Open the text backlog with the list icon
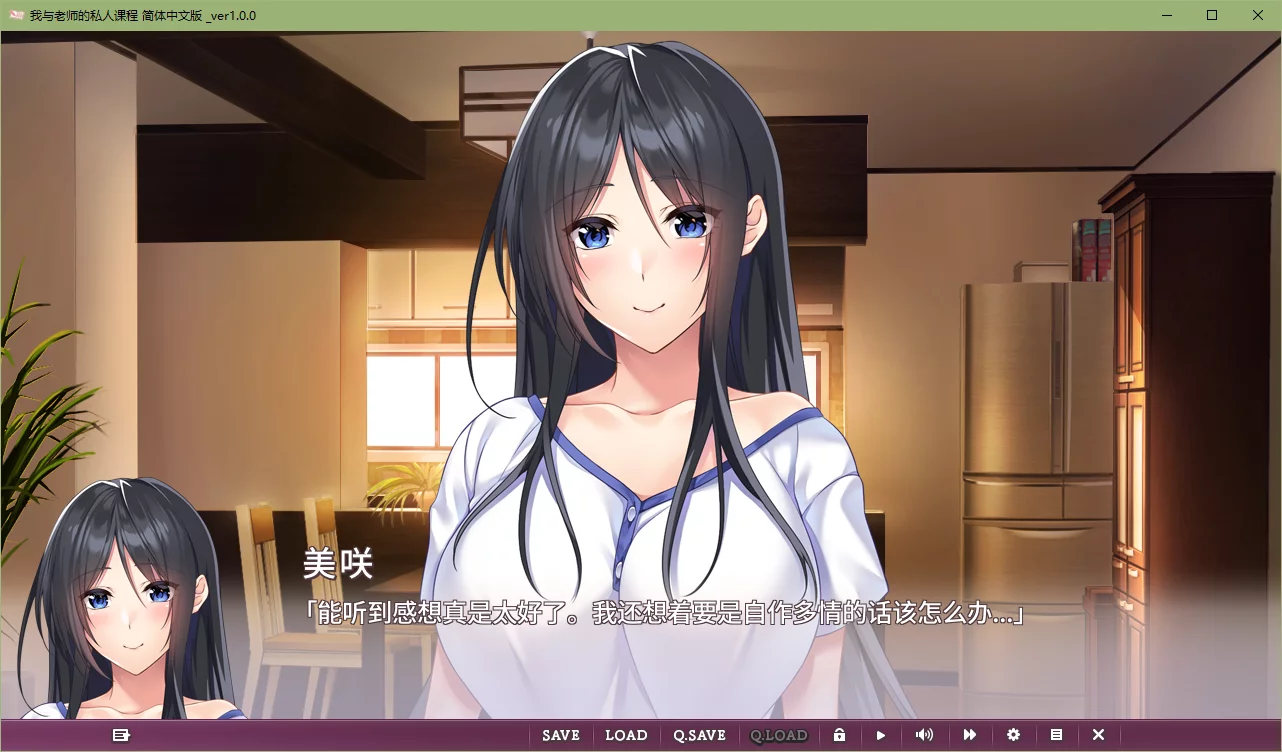 pyautogui.click(x=1056, y=735)
